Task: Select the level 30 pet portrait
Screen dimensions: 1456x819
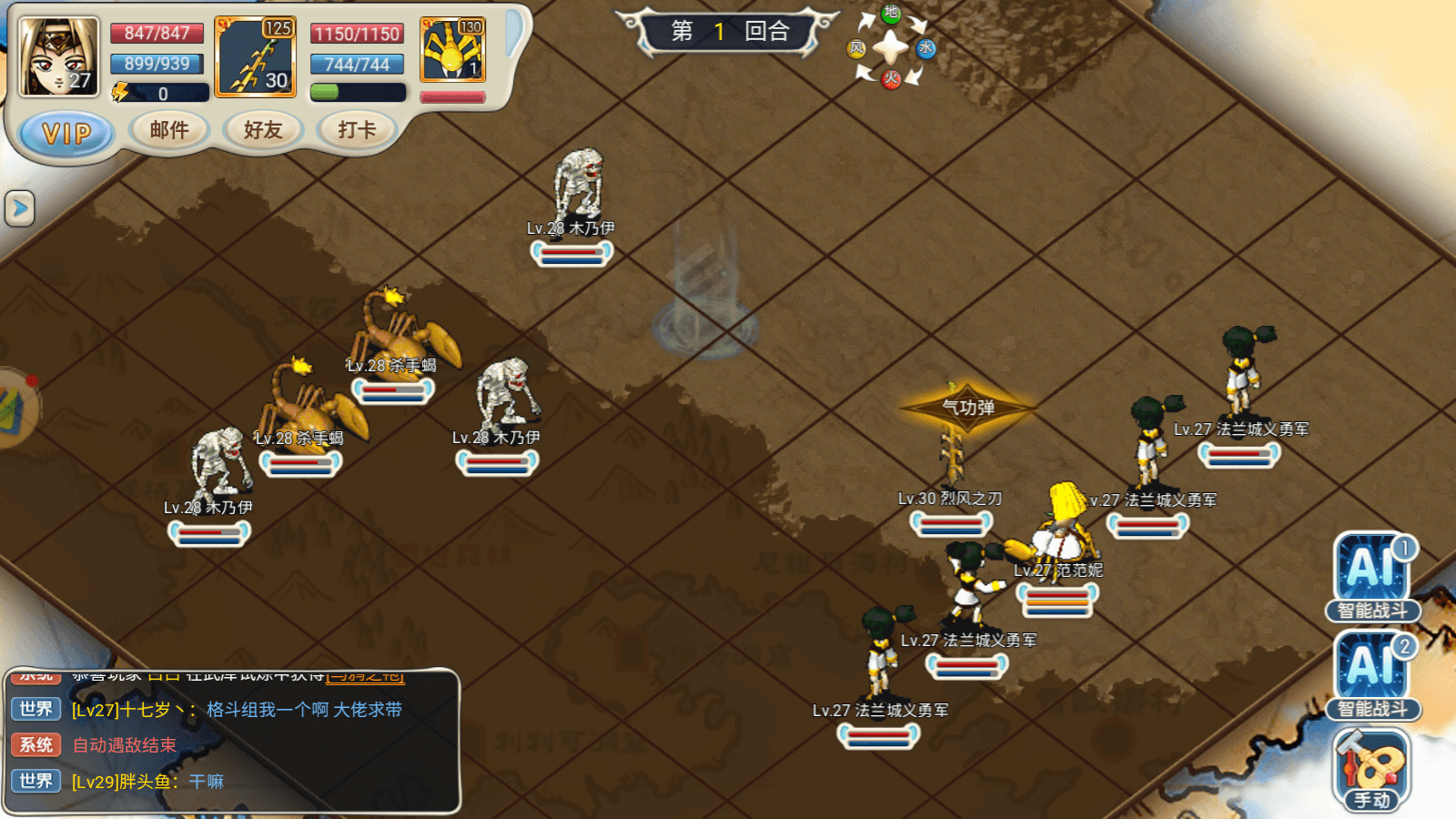Action: 256,56
